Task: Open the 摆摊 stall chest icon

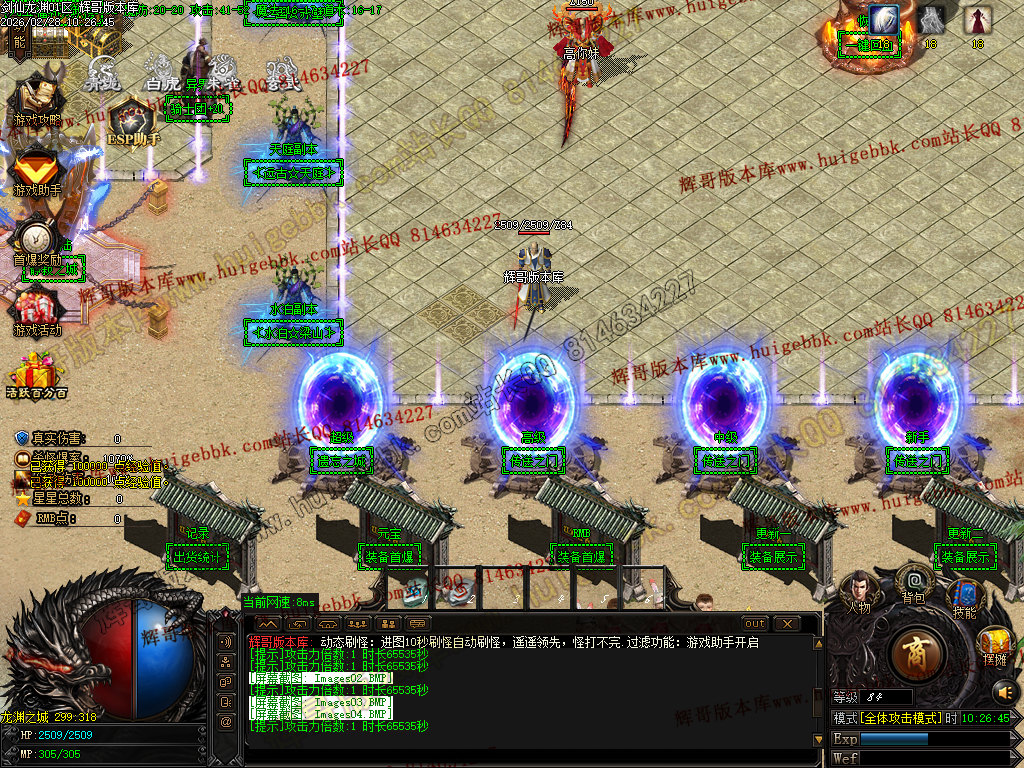Action: click(x=994, y=643)
